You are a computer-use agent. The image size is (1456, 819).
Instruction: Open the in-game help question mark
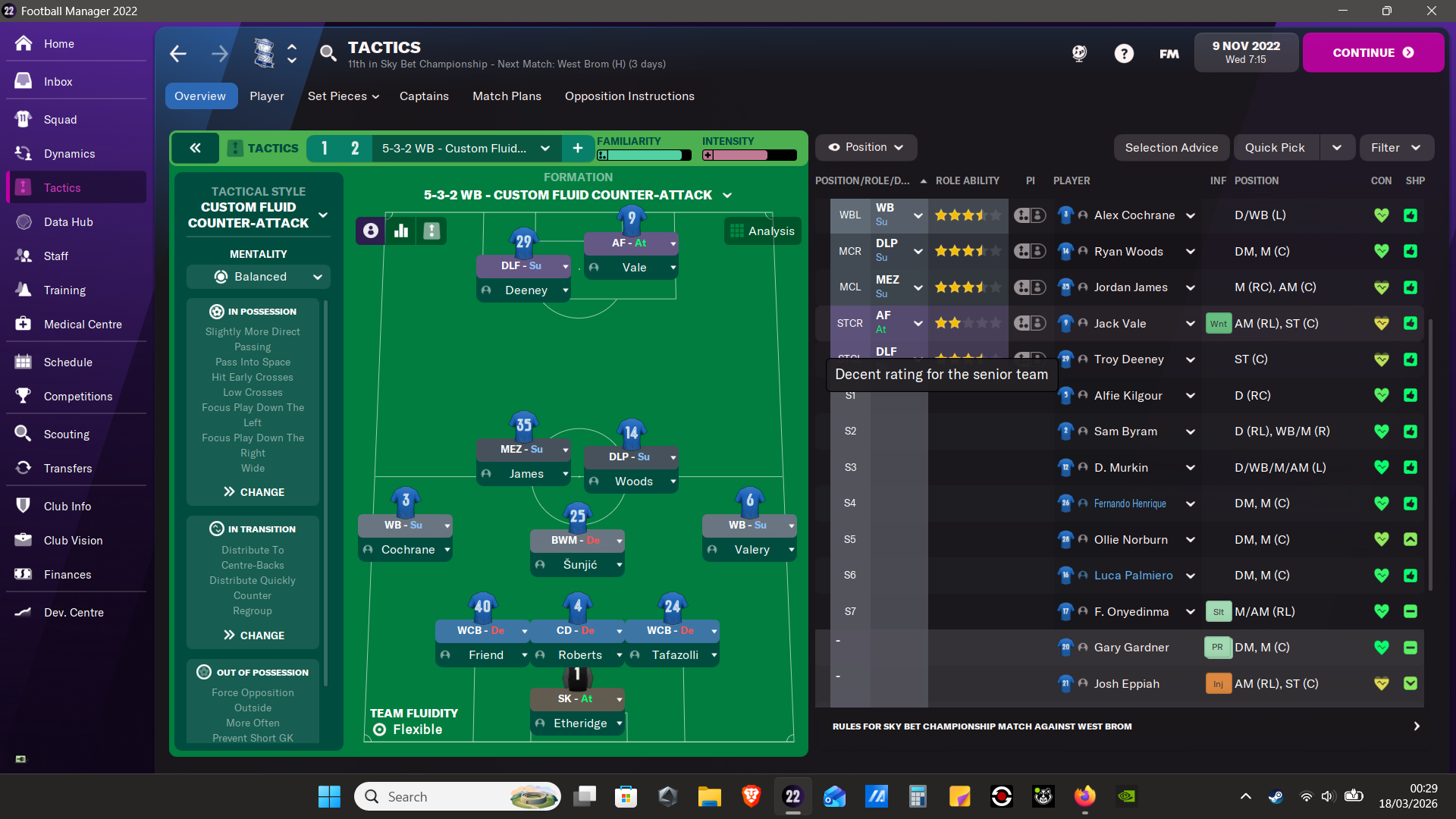tap(1124, 53)
